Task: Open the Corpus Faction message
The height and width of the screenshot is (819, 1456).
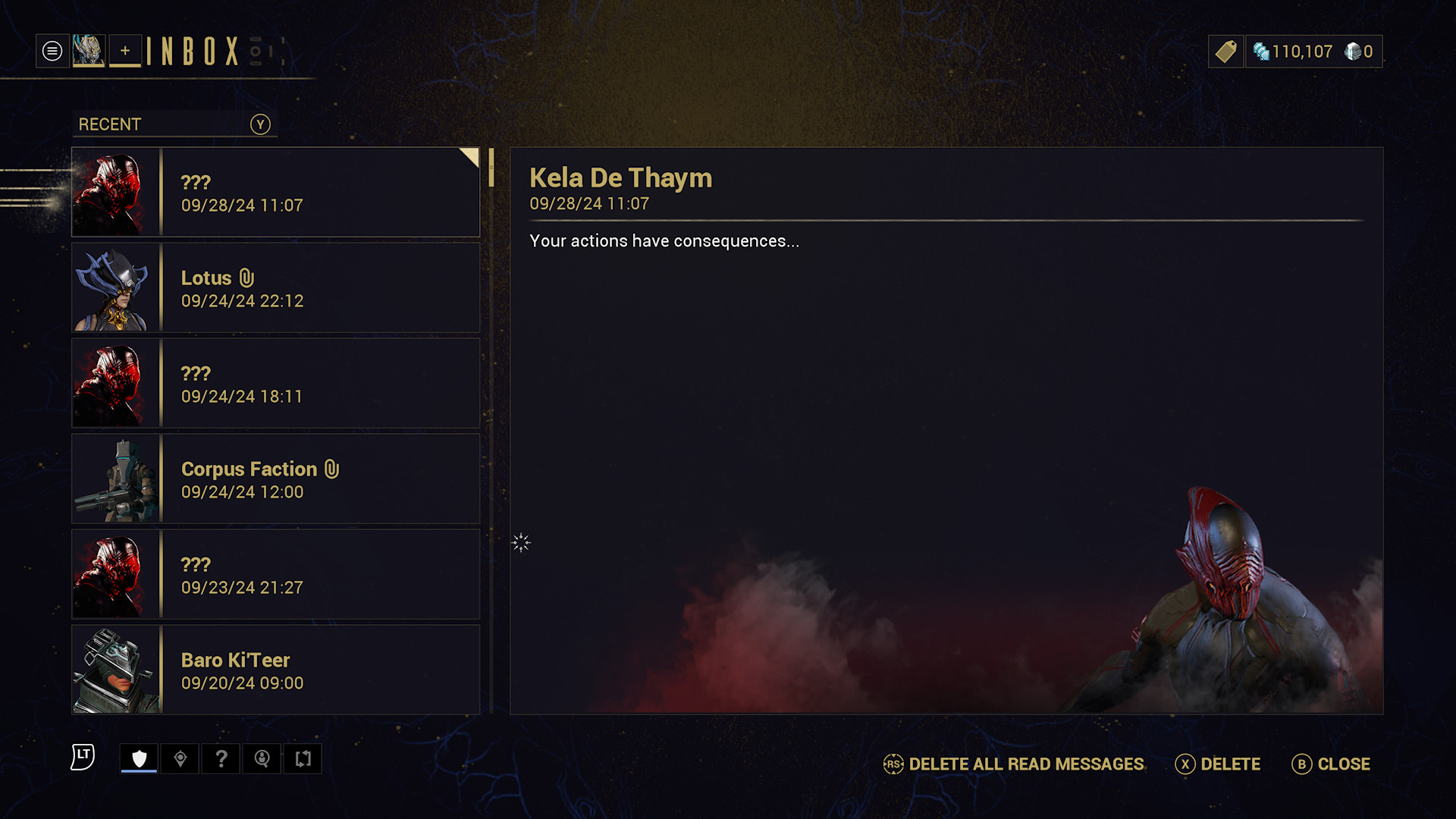Action: pos(275,479)
